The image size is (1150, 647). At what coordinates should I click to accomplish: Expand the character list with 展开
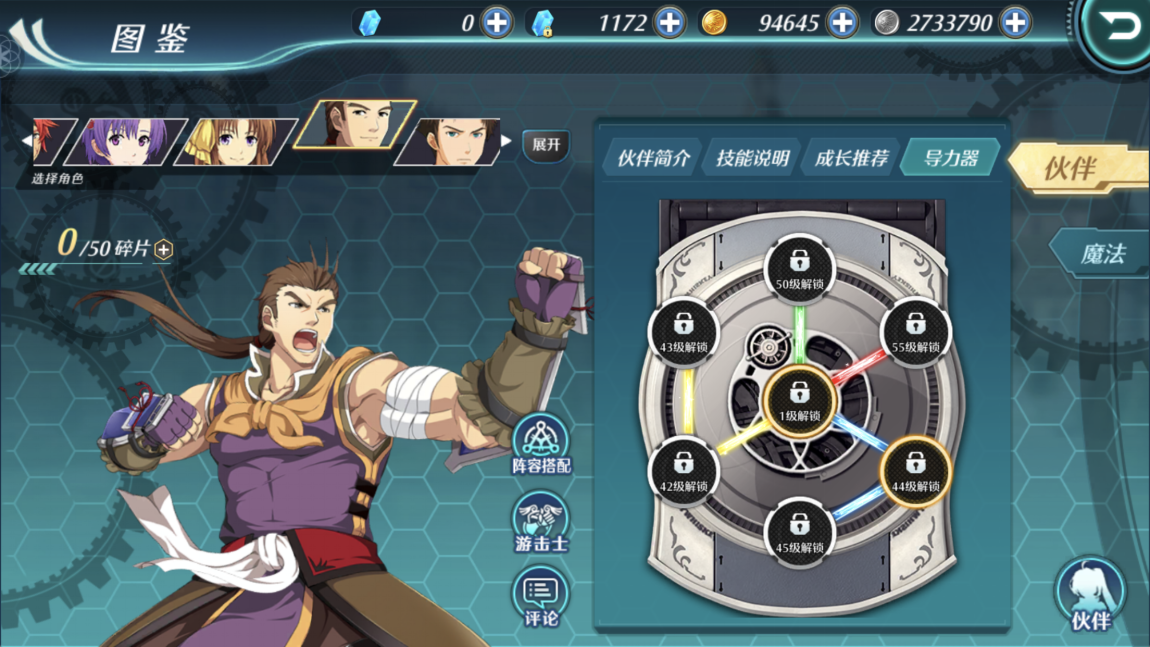[546, 145]
